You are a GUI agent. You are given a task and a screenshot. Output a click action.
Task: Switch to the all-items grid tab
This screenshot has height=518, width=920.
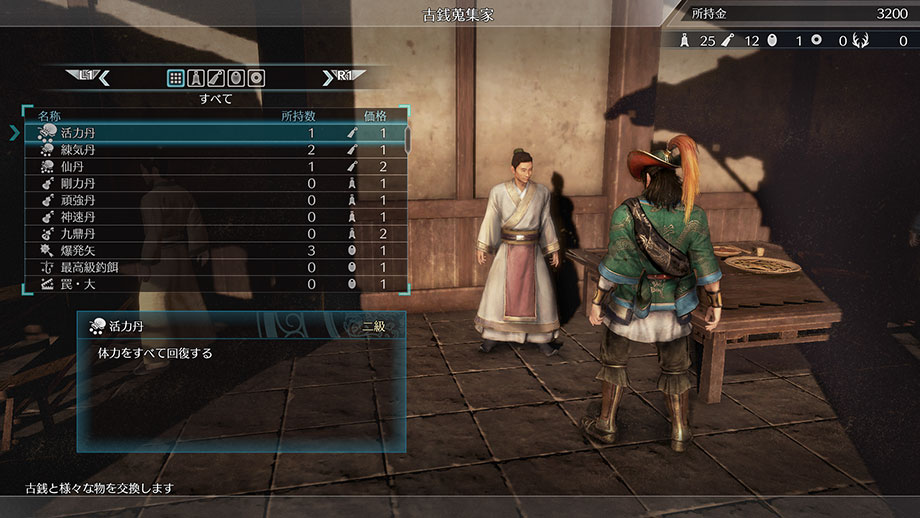click(176, 77)
